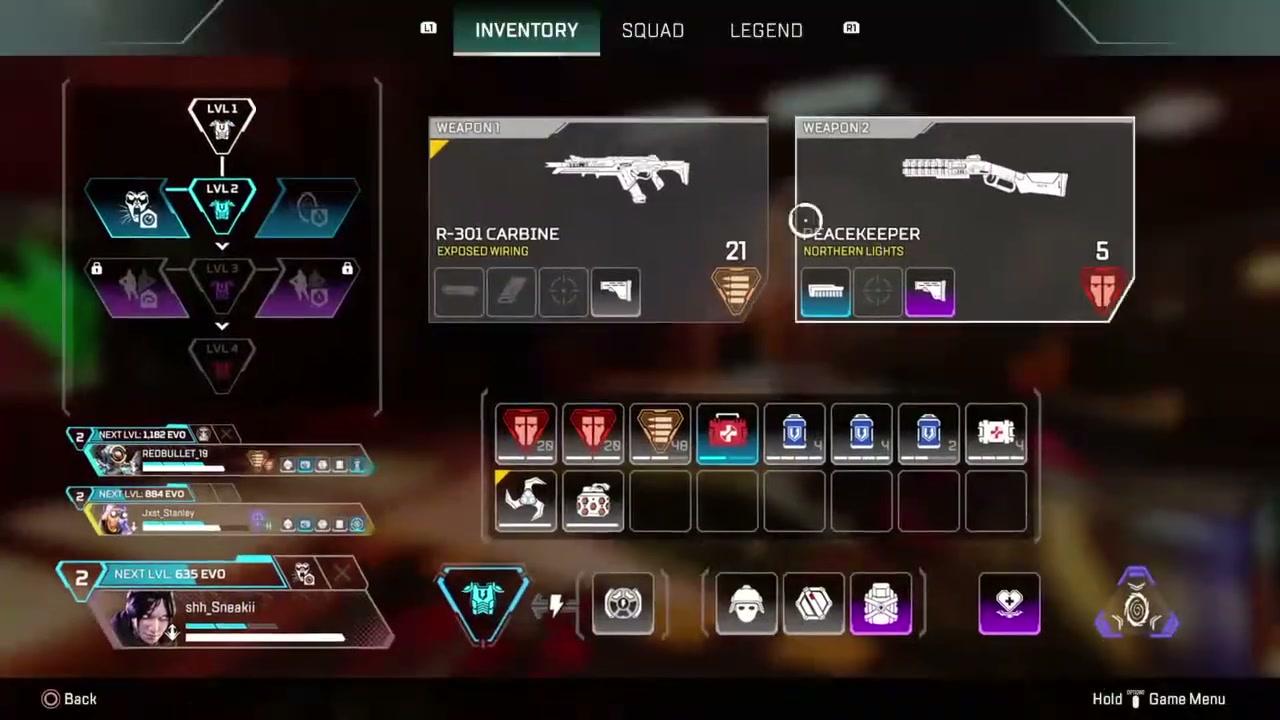Click the Frag Grenade in inventory
Screen dimensions: 1280x720
[593, 502]
